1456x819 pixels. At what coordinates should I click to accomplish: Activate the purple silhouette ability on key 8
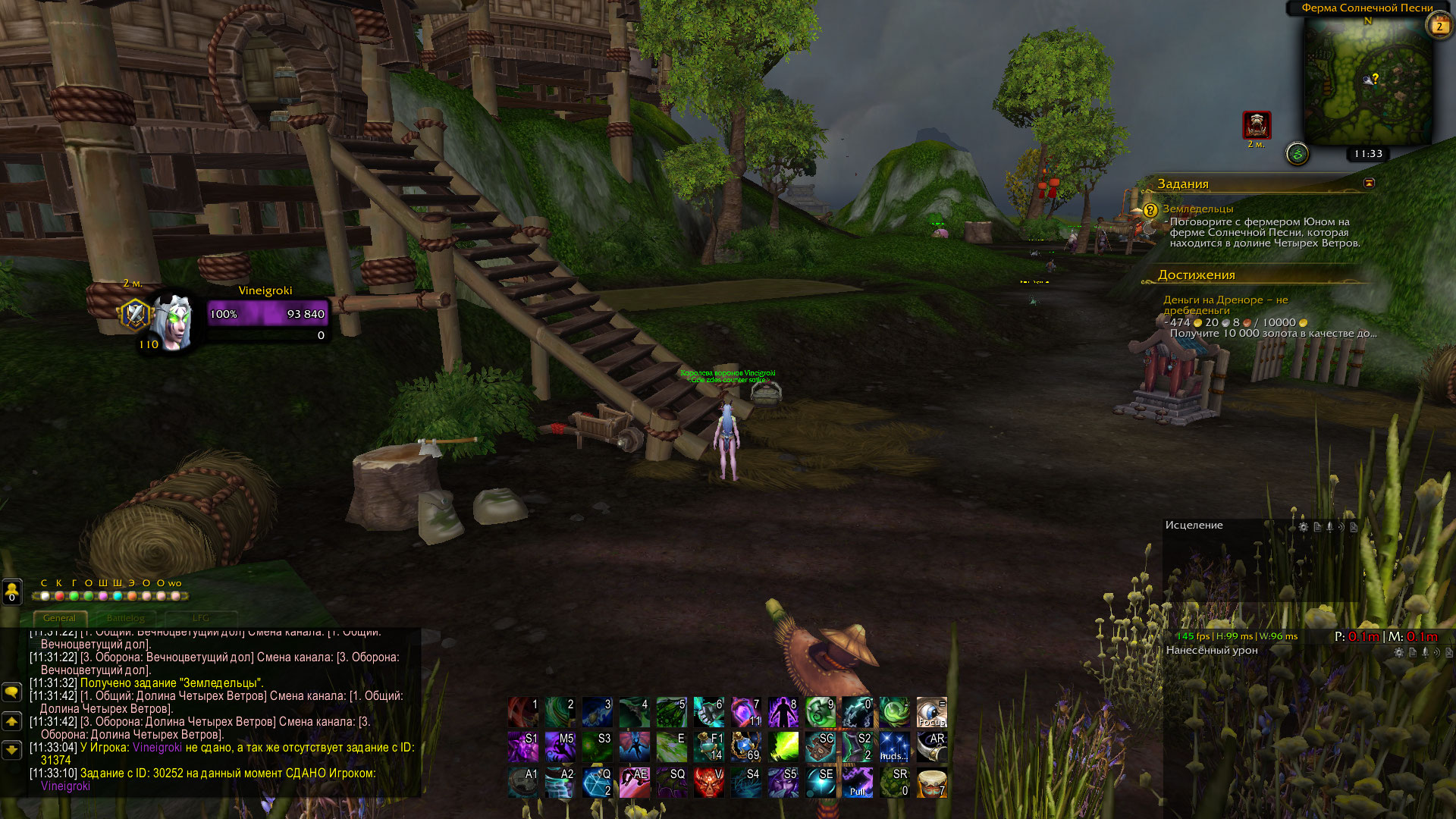(x=783, y=713)
